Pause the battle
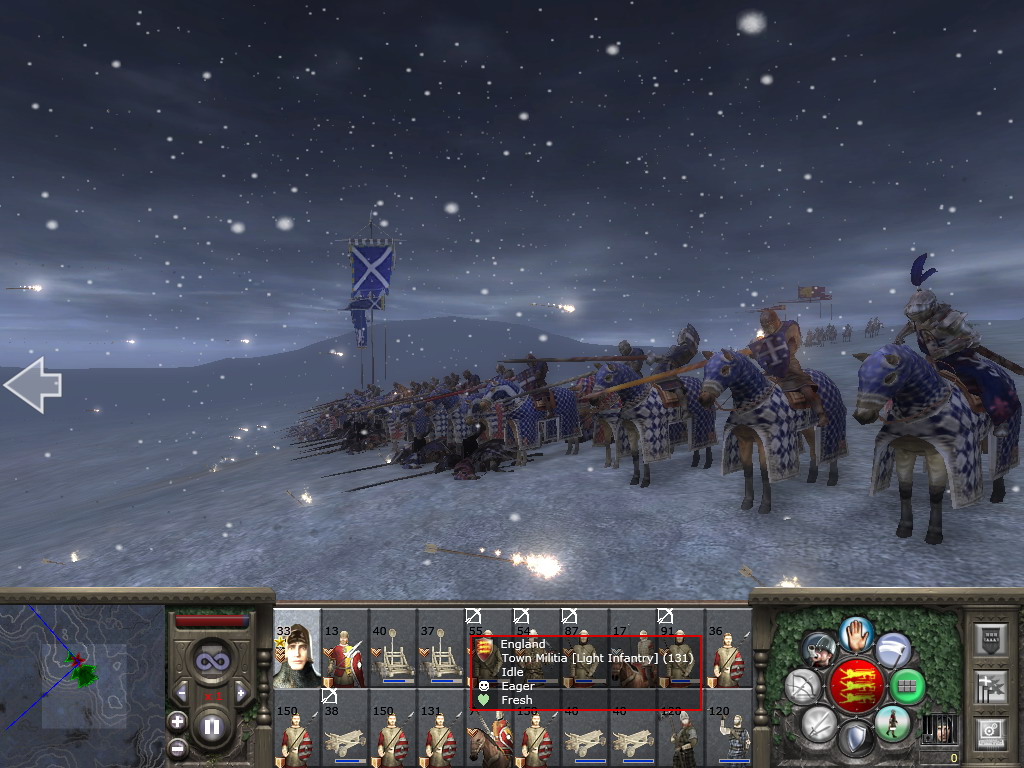 point(211,727)
